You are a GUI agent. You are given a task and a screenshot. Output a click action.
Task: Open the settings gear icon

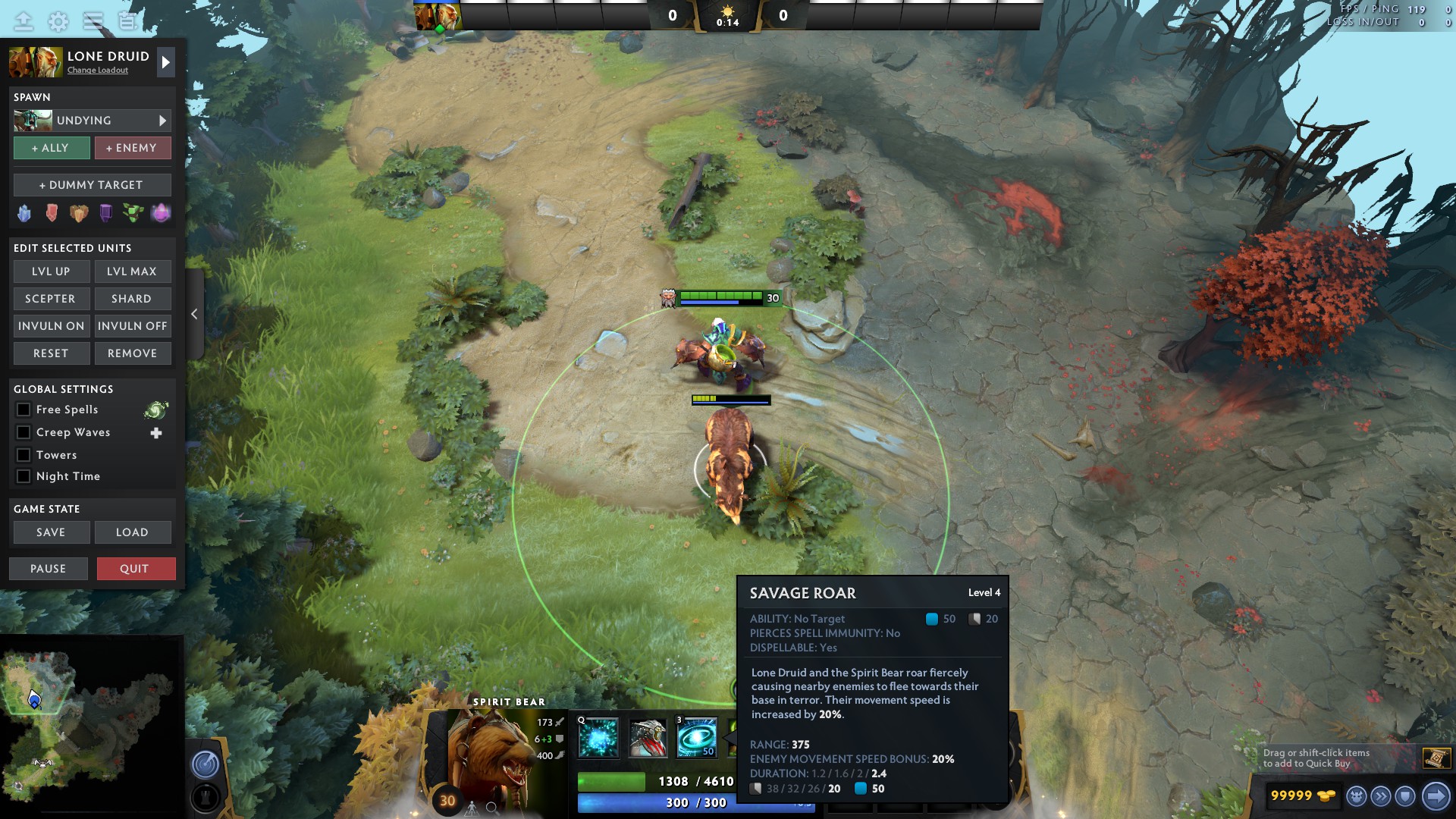point(57,20)
